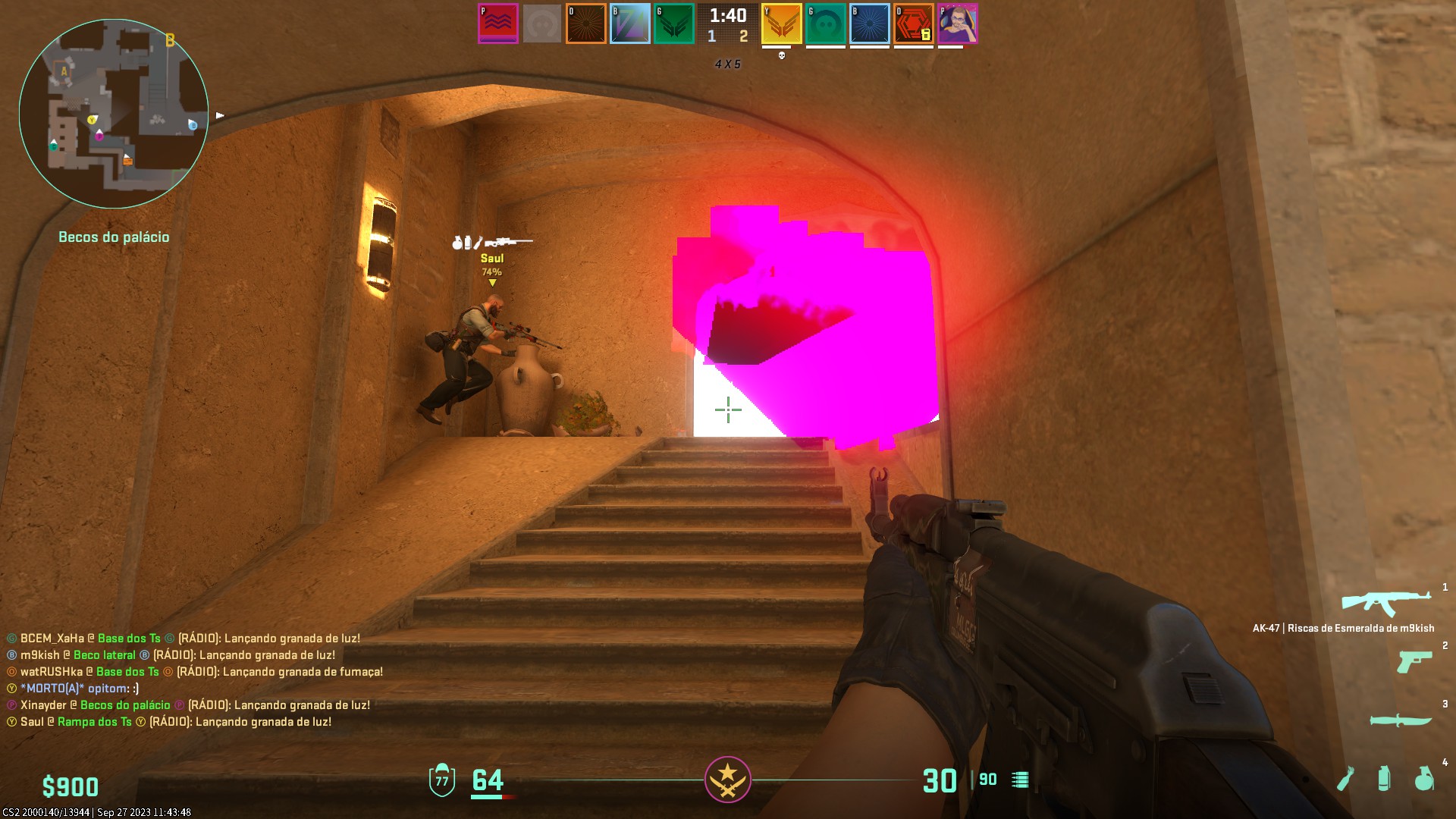
Task: Click the flashbang icon above Saul's name
Action: coord(467,242)
